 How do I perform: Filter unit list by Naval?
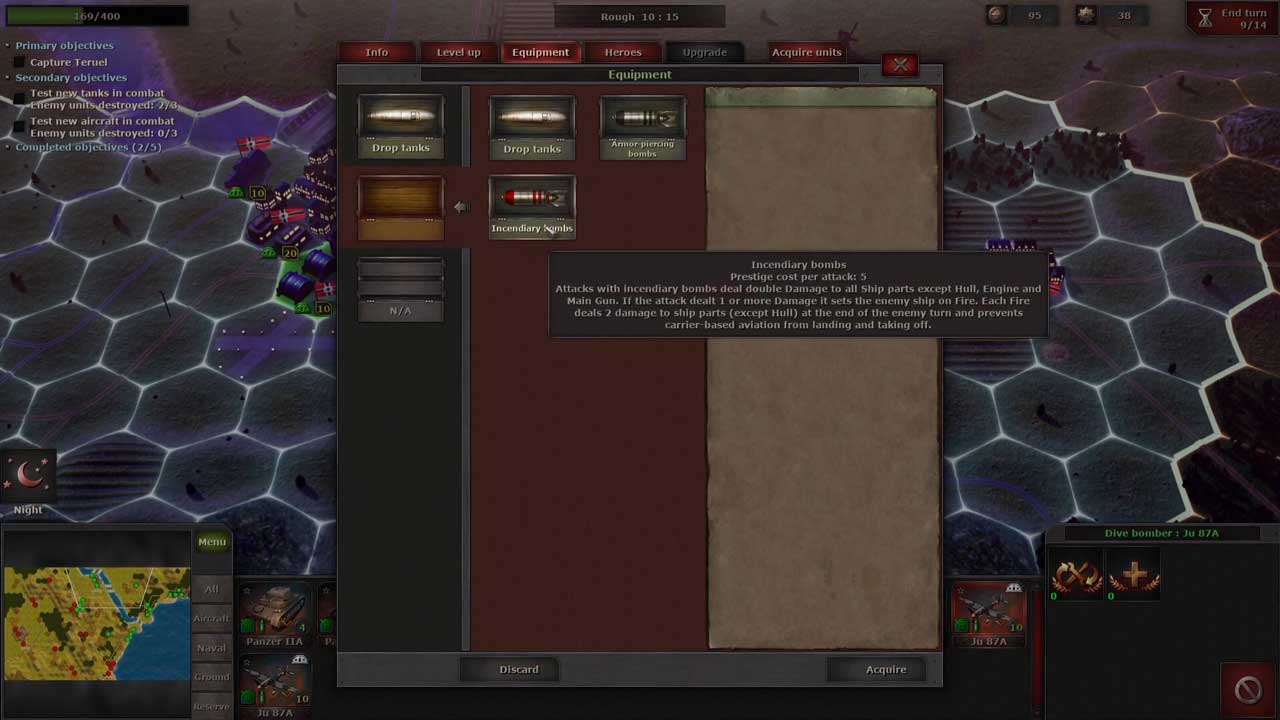click(x=211, y=647)
